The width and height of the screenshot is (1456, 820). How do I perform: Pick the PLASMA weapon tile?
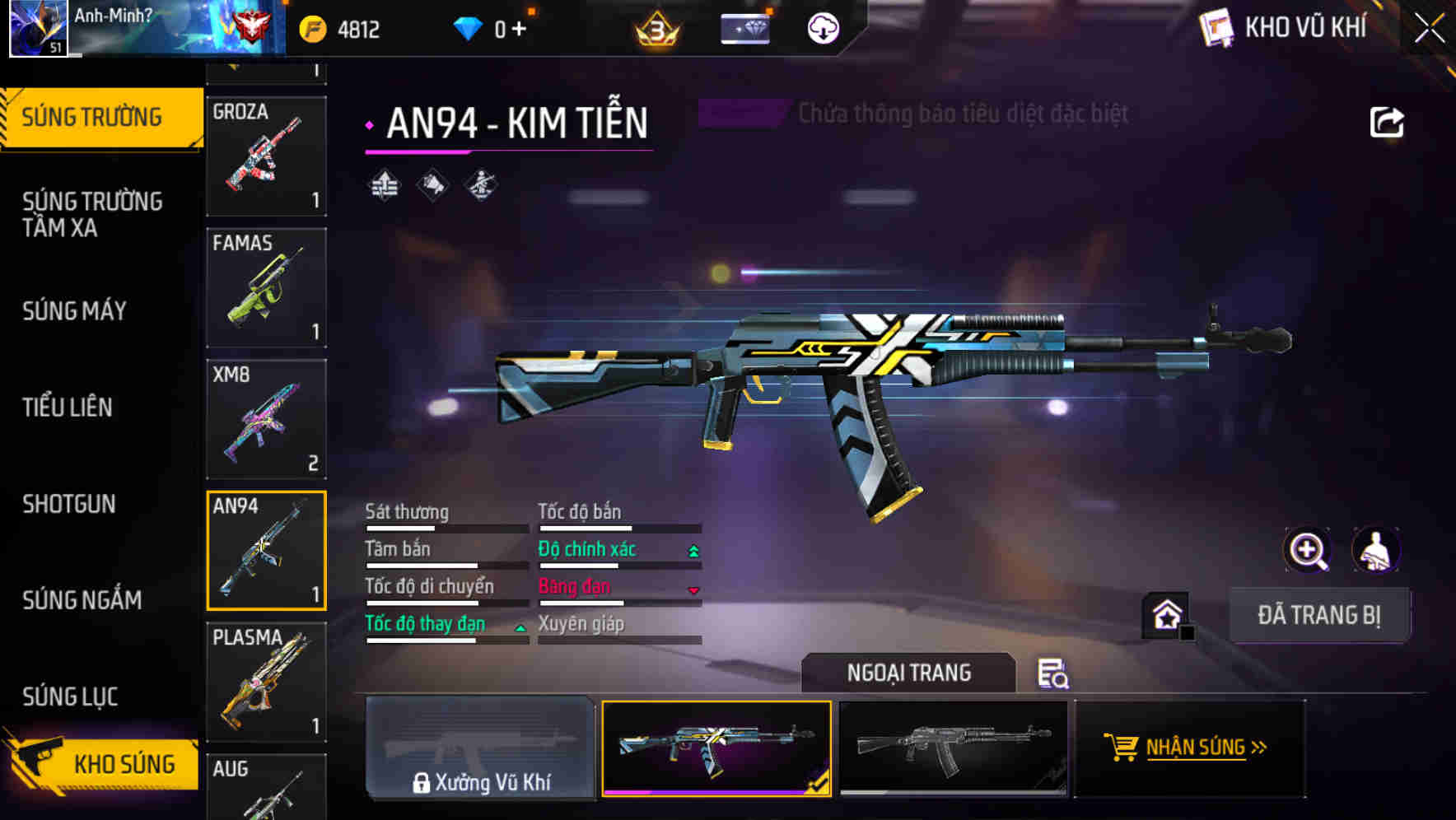266,682
